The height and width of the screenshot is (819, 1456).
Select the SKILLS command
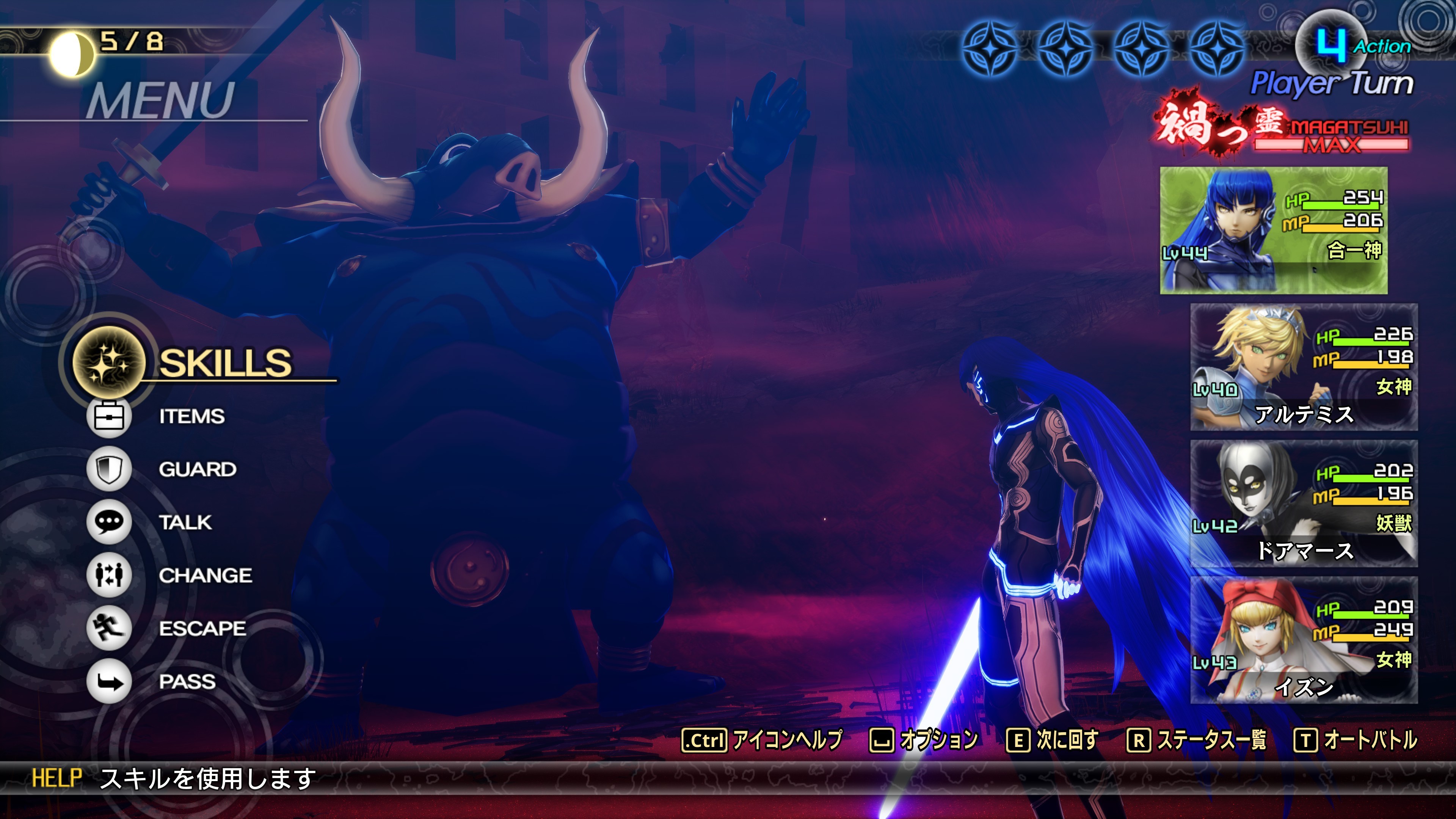coord(225,363)
